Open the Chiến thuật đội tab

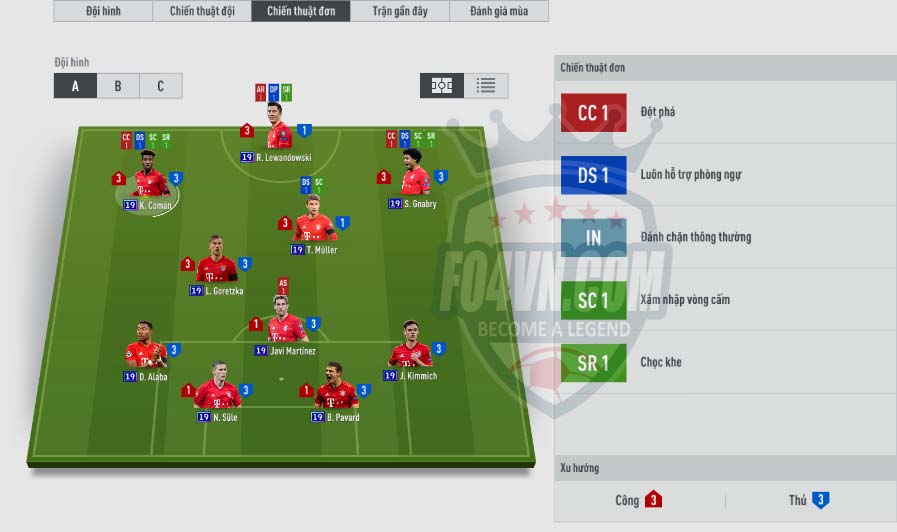coord(202,12)
